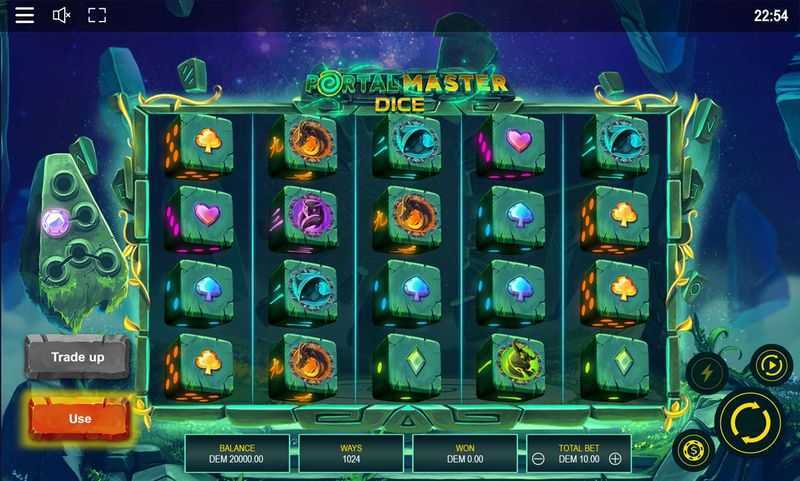Enter fullscreen mode
Image resolution: width=800 pixels, height=481 pixels.
click(97, 15)
